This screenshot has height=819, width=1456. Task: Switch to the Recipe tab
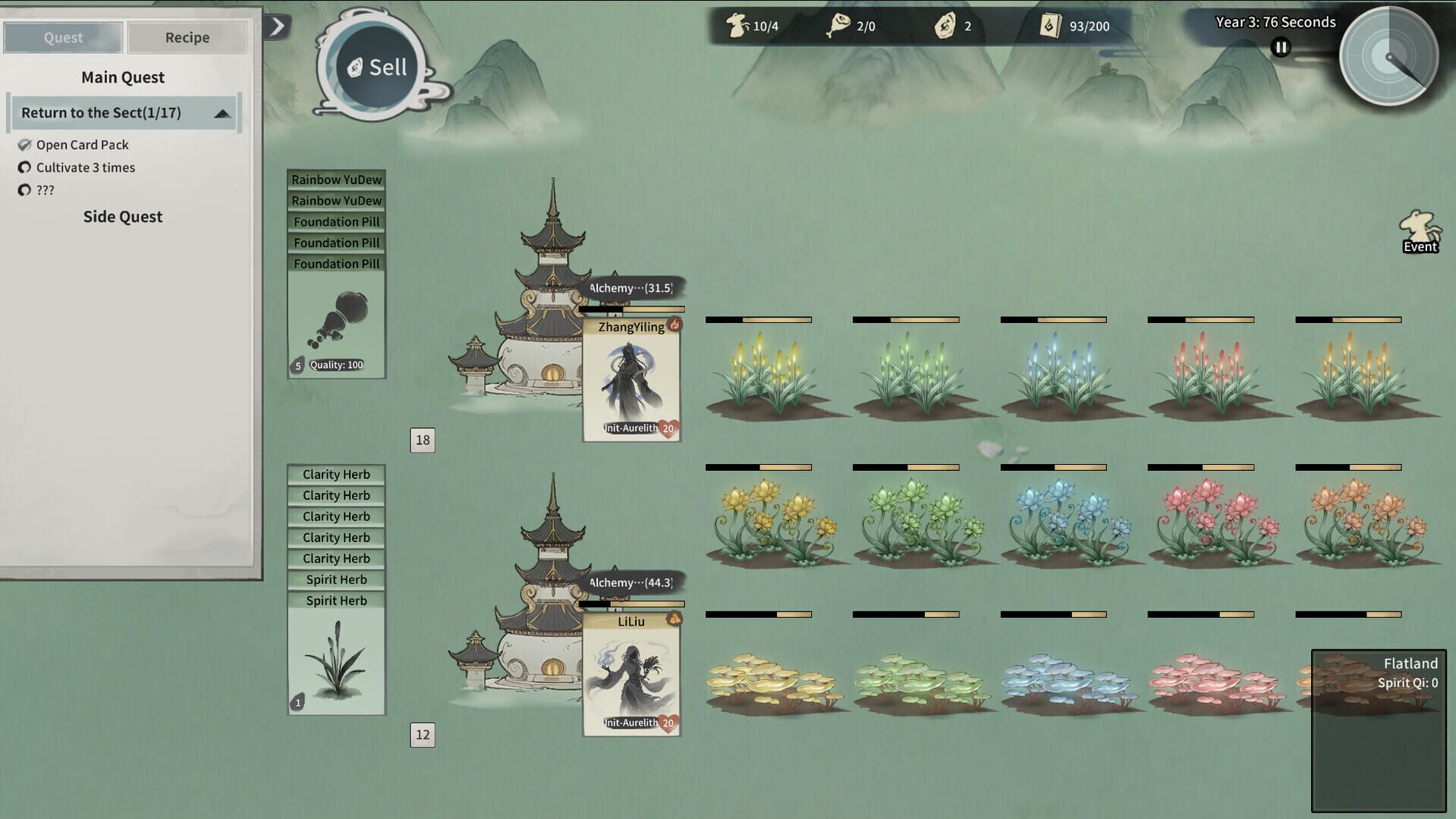click(187, 36)
